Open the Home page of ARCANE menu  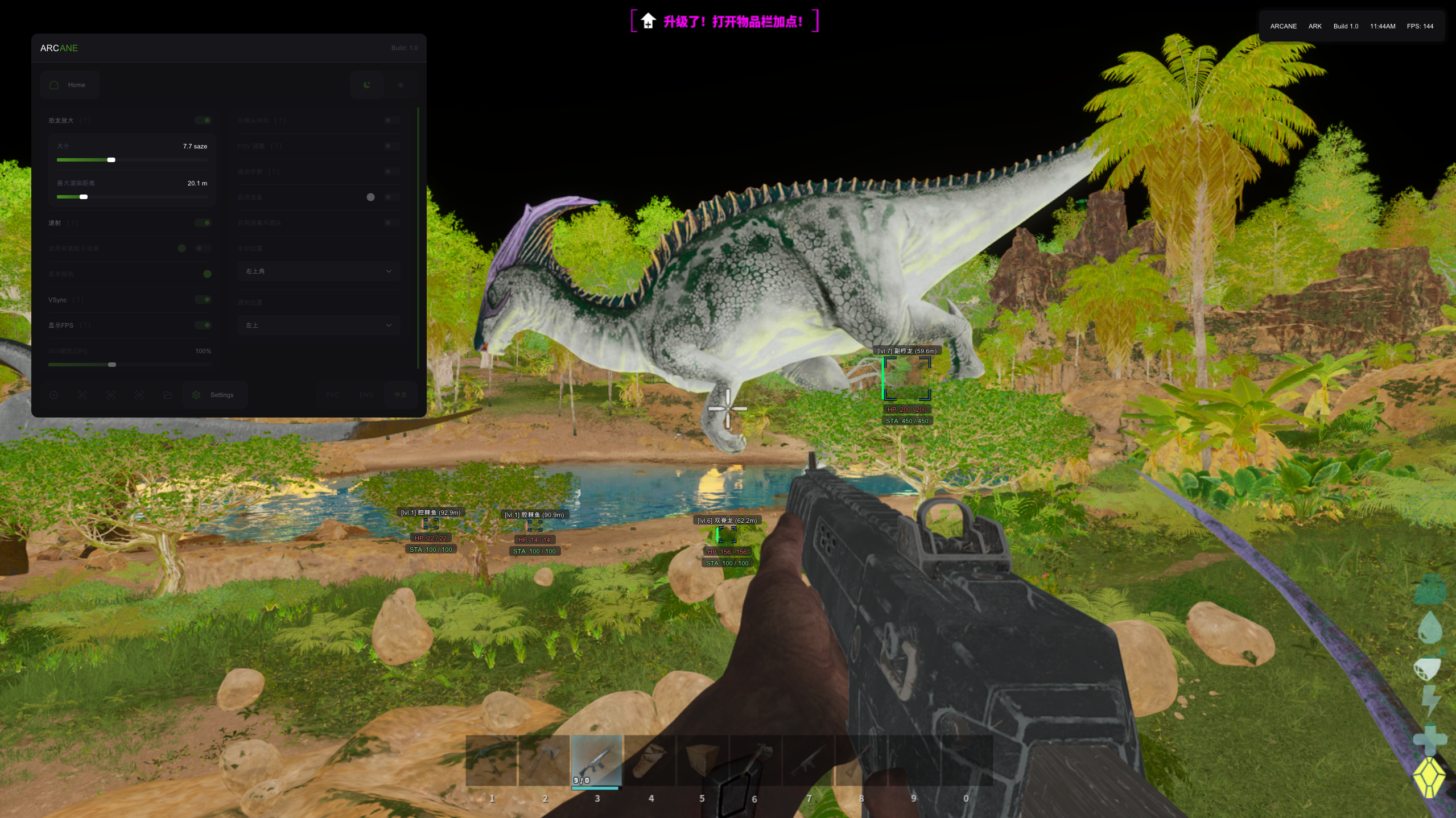(70, 85)
